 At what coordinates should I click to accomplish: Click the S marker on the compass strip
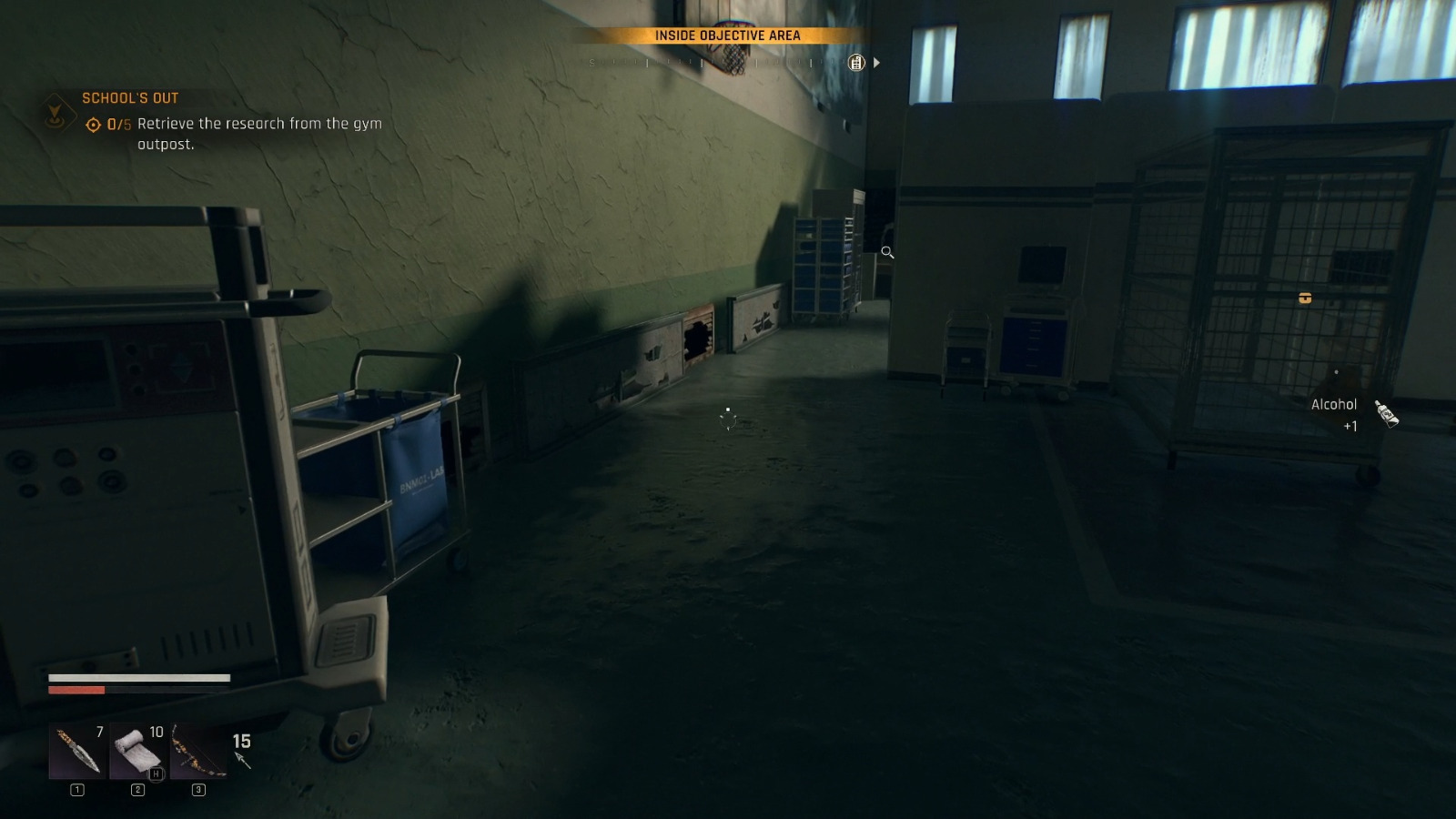[592, 63]
